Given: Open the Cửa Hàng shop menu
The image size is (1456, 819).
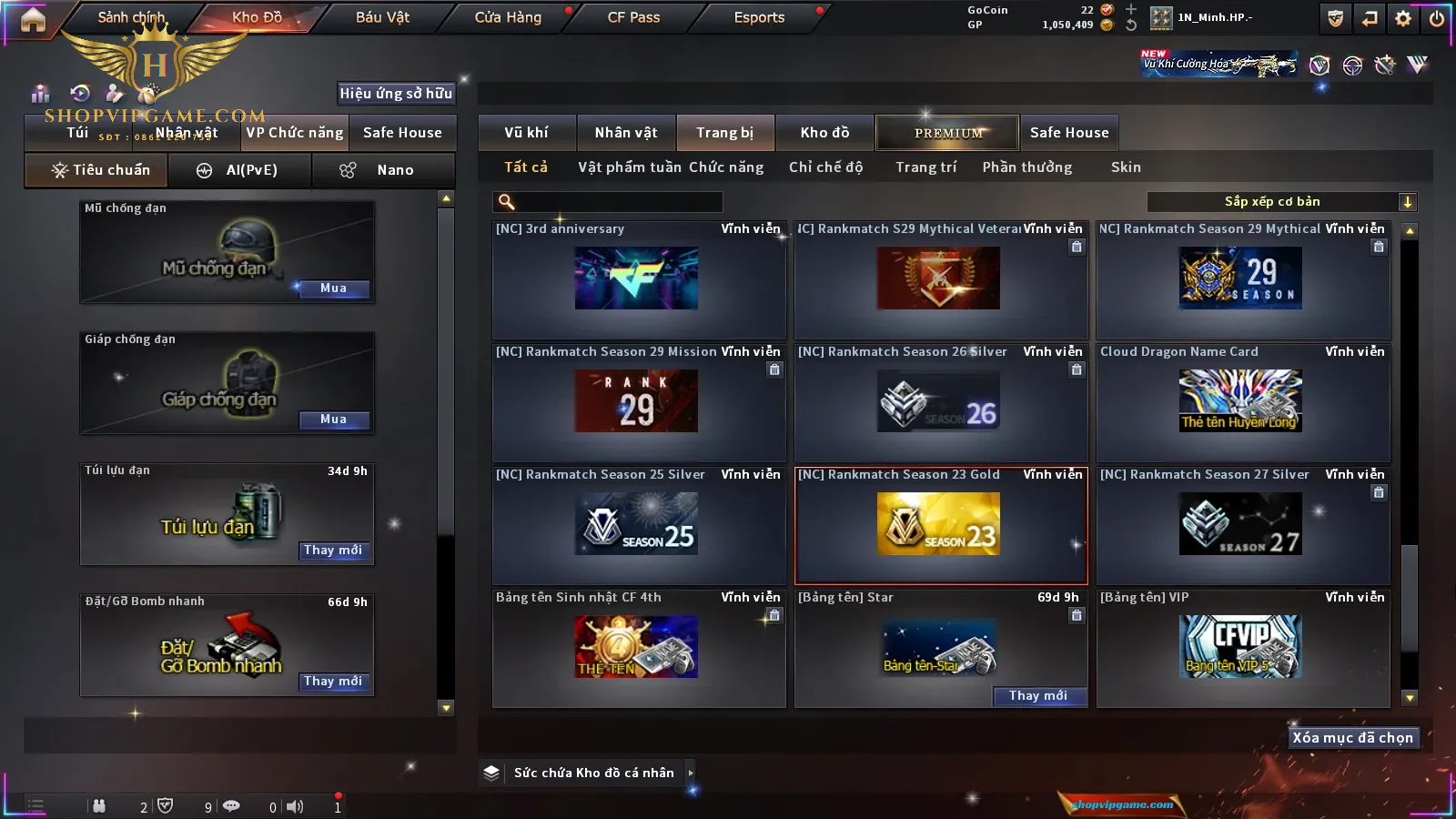Looking at the screenshot, I should (x=508, y=17).
